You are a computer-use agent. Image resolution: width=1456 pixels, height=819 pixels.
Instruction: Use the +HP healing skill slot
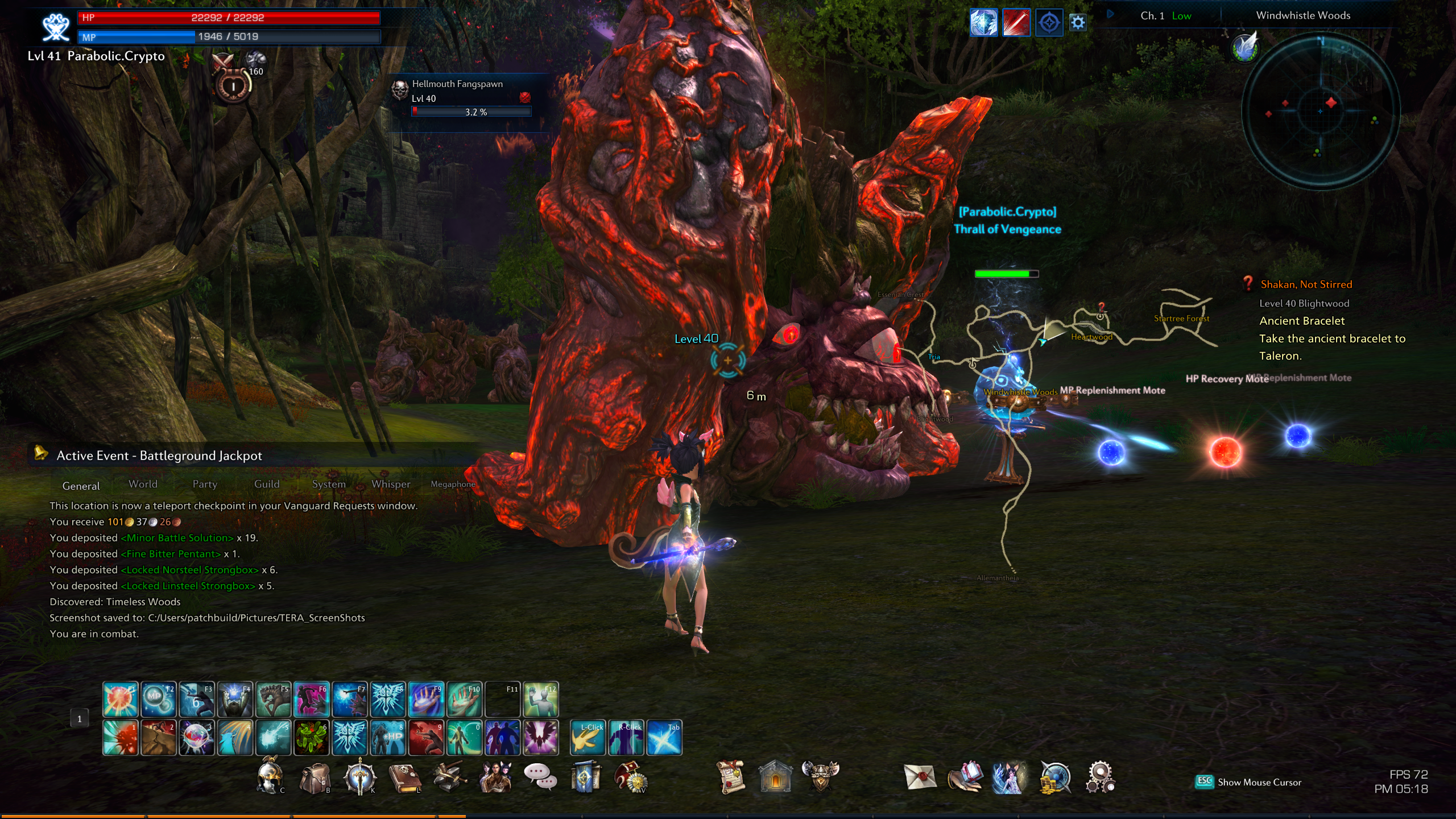(388, 738)
